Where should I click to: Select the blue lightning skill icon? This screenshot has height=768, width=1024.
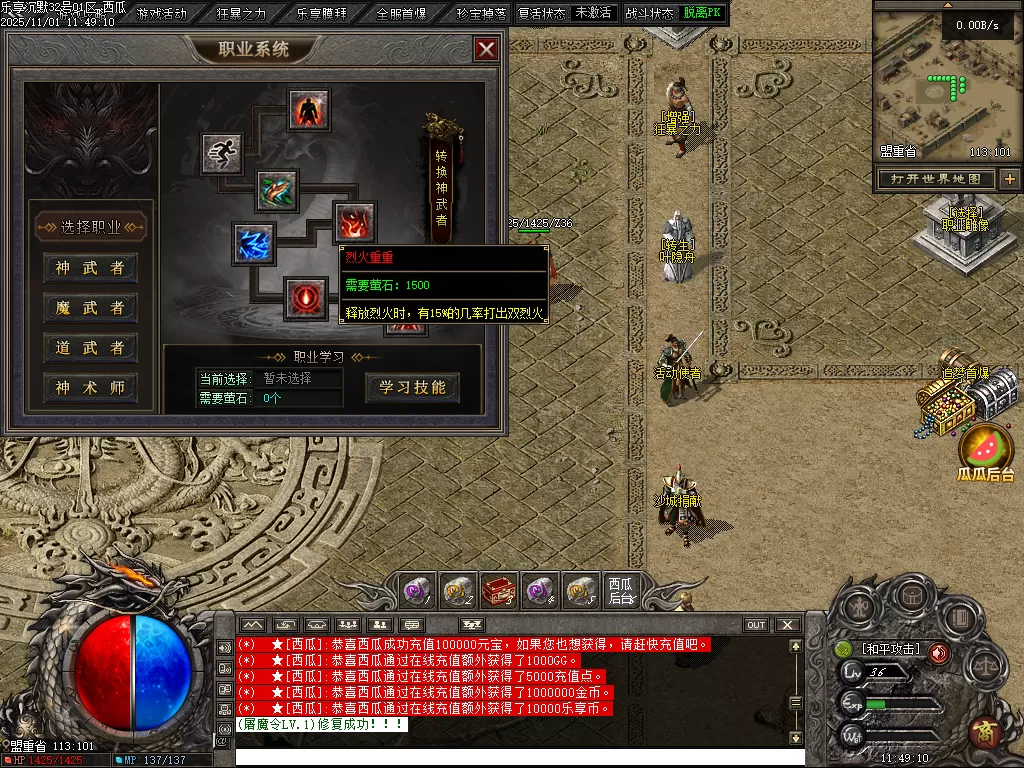(x=254, y=244)
